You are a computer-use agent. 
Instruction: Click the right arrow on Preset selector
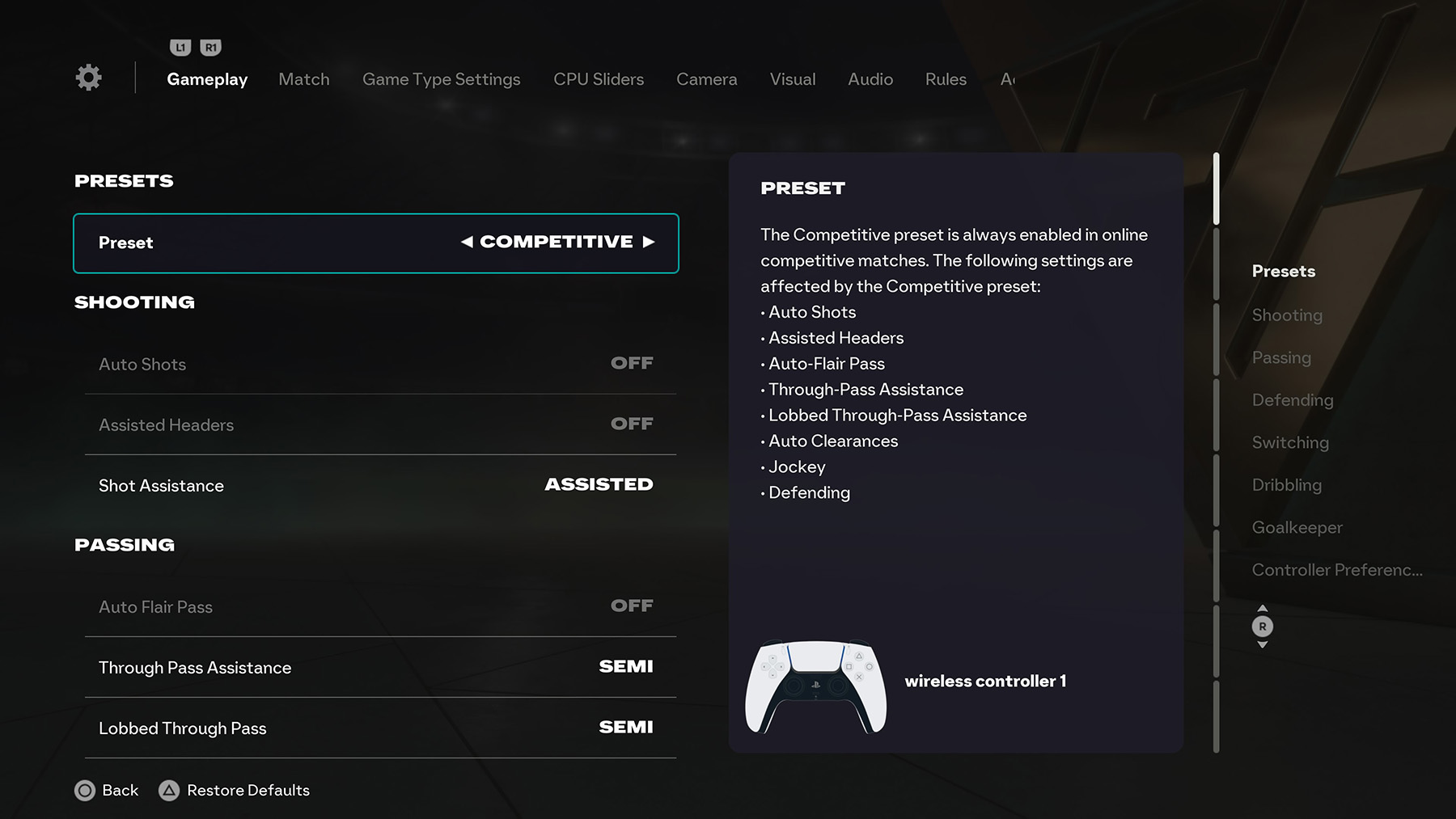pyautogui.click(x=650, y=241)
